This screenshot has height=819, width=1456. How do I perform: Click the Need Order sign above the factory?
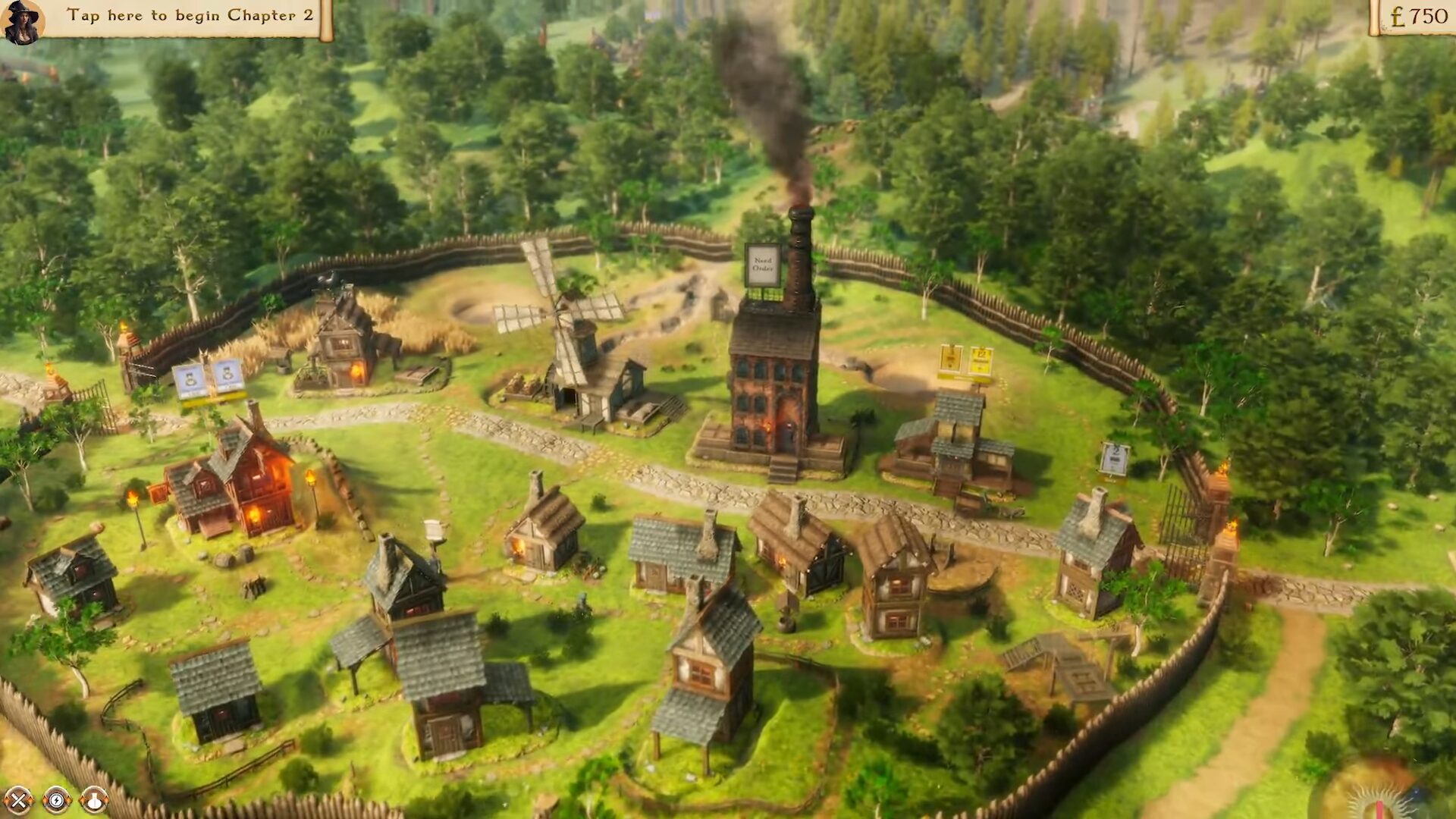[x=762, y=265]
